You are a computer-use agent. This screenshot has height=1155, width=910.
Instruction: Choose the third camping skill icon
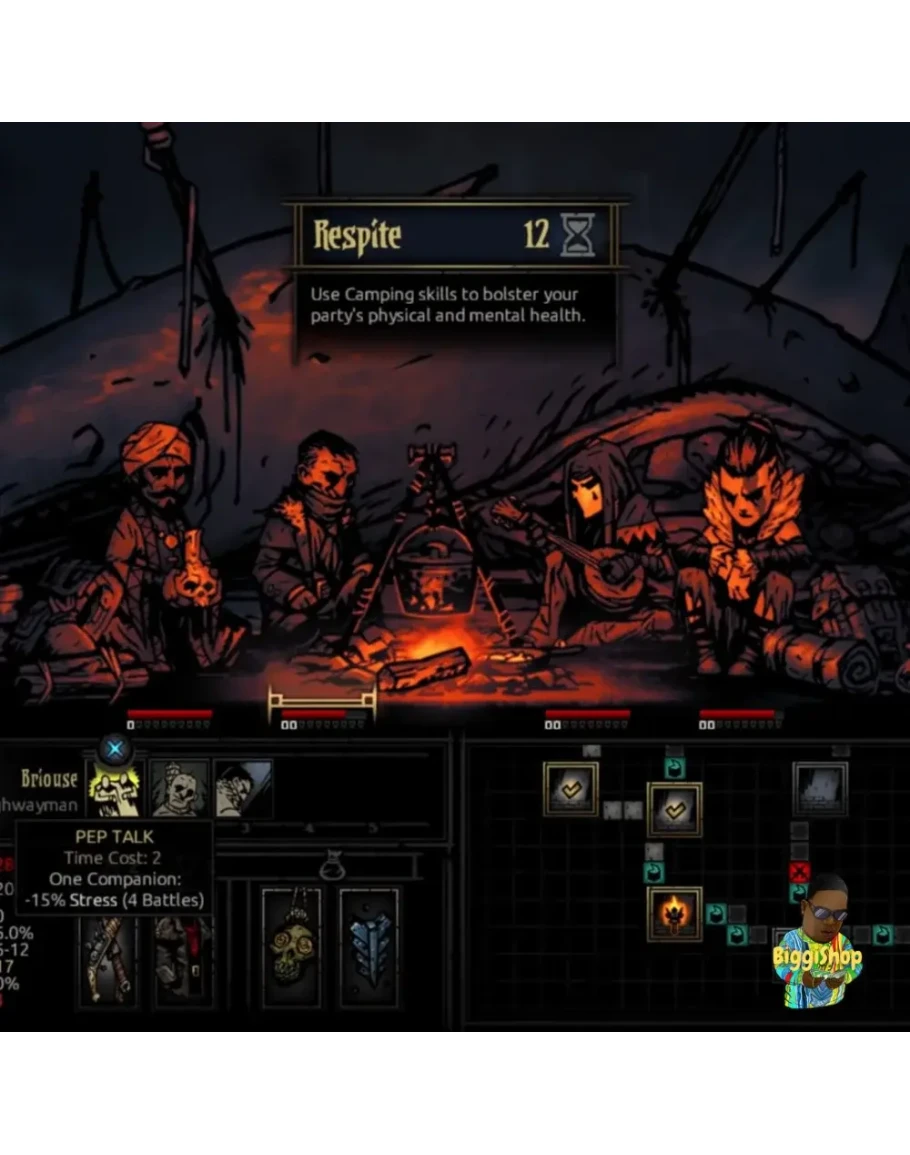(x=243, y=789)
